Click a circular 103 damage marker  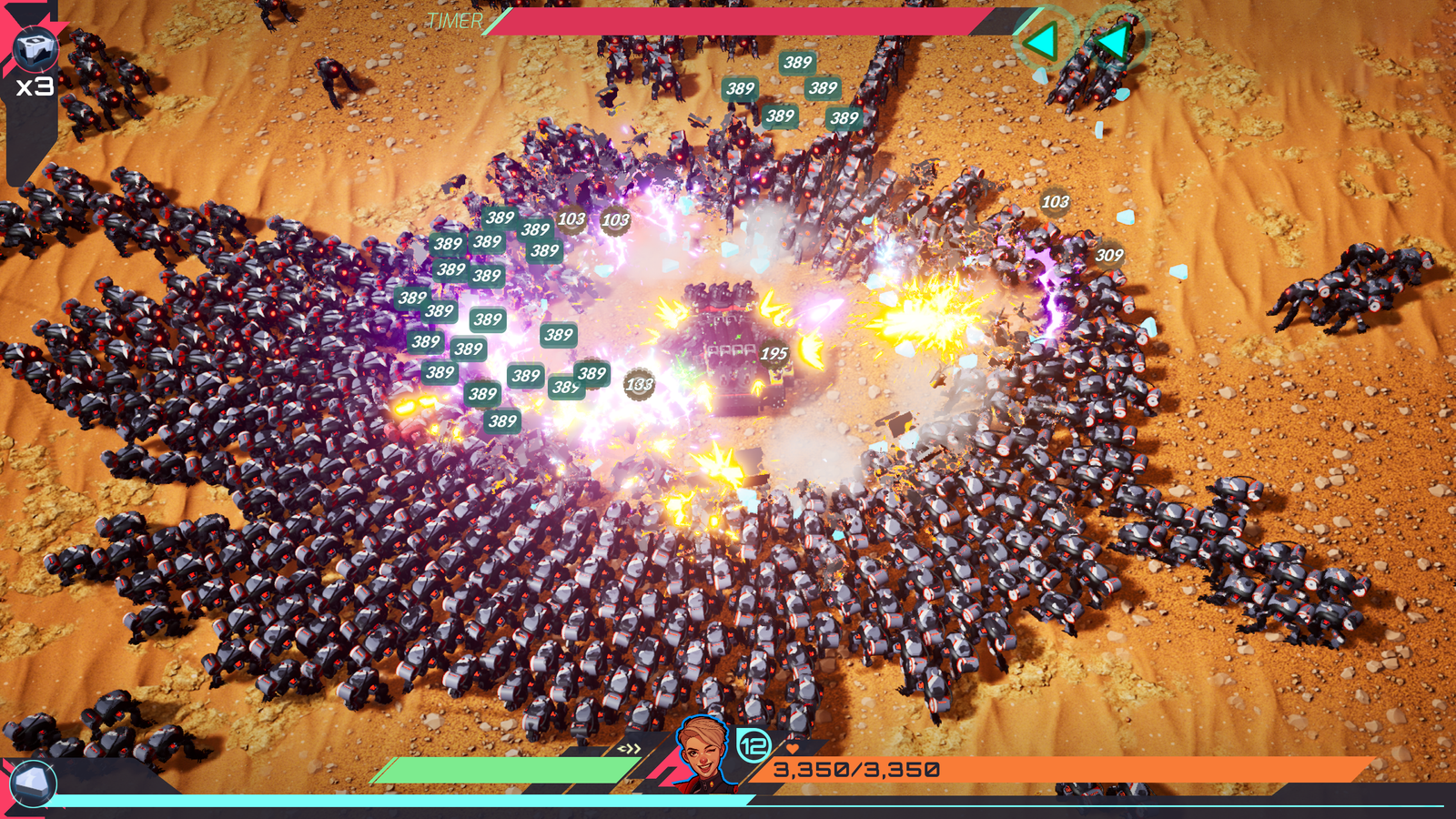coord(617,219)
